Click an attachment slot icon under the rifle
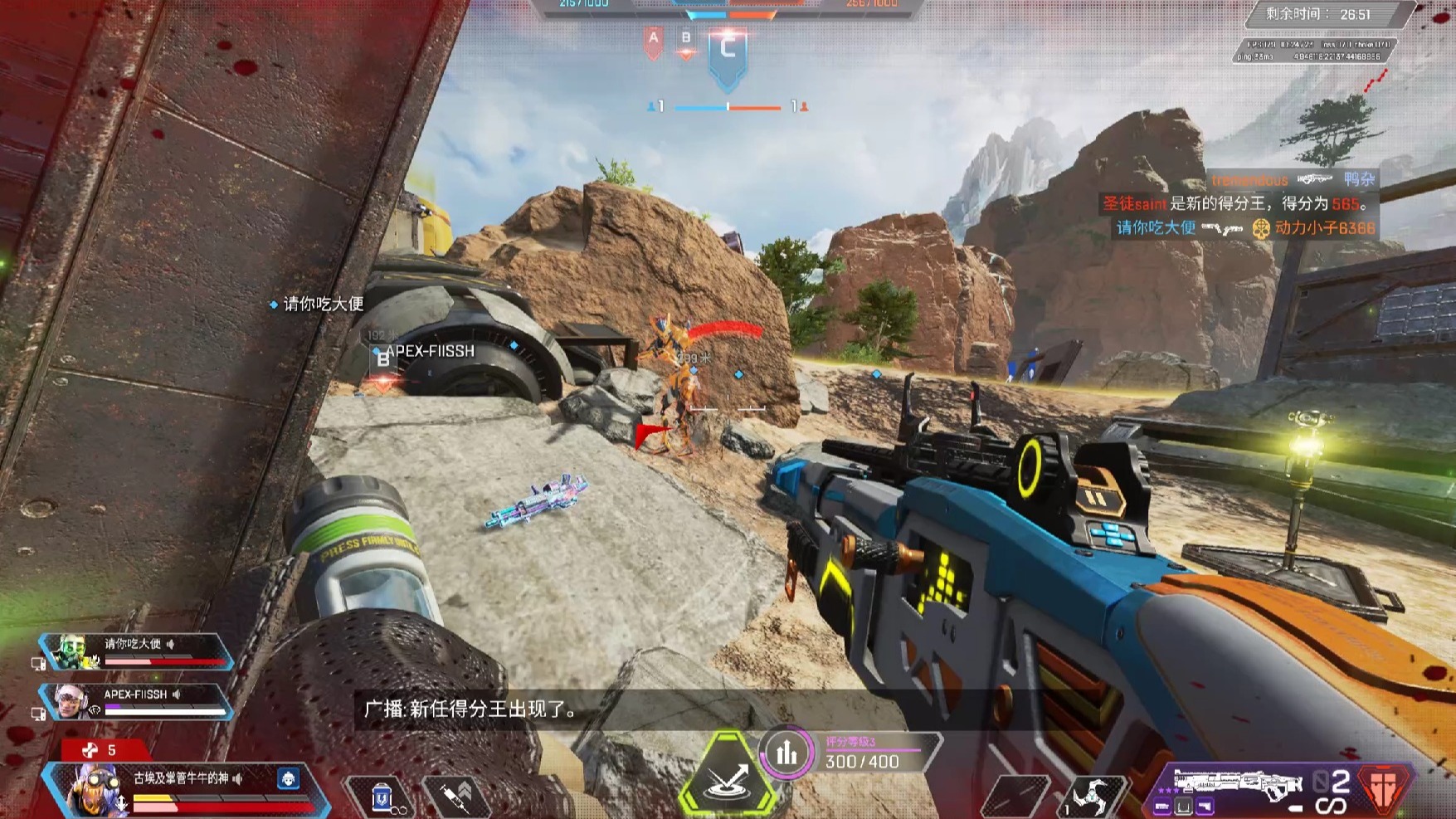Image resolution: width=1456 pixels, height=819 pixels. [x=1184, y=806]
